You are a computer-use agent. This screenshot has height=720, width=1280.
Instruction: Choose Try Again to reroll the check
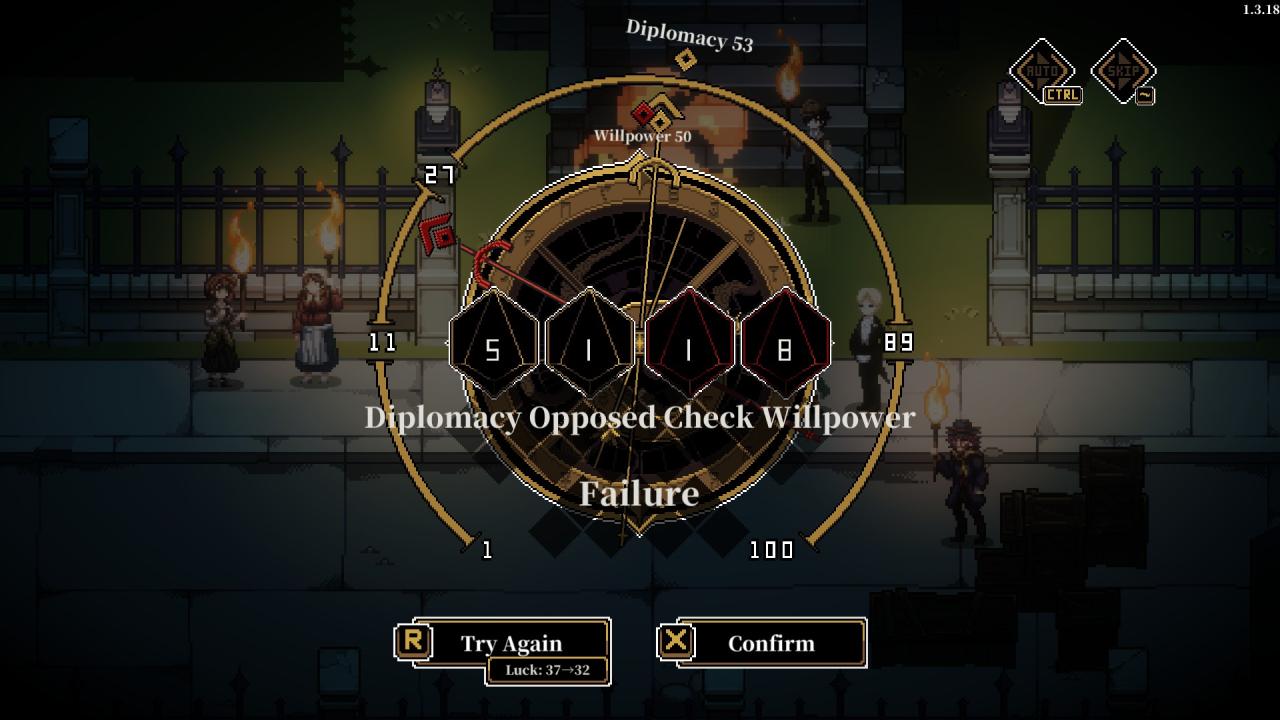(511, 643)
